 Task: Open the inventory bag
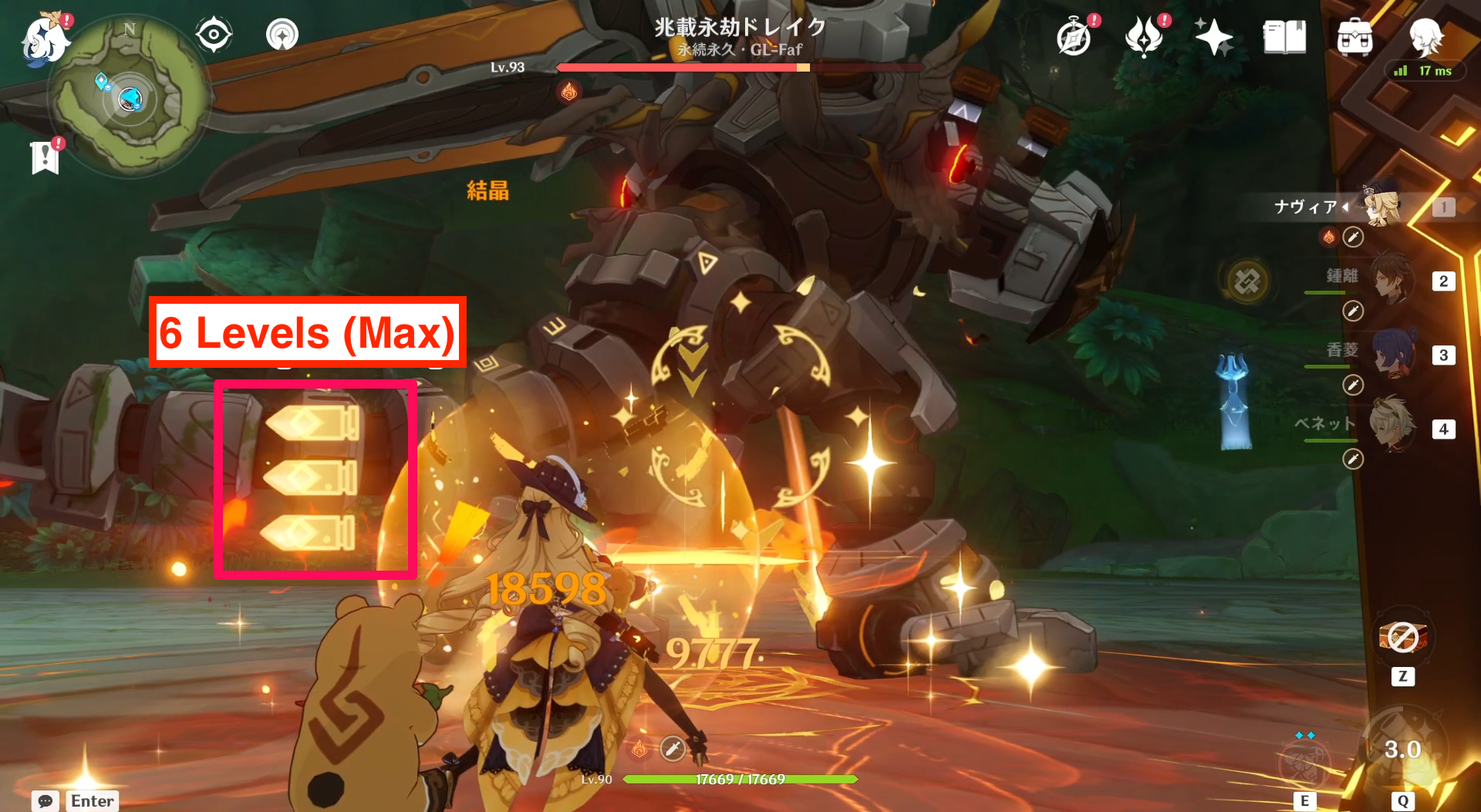[1354, 37]
